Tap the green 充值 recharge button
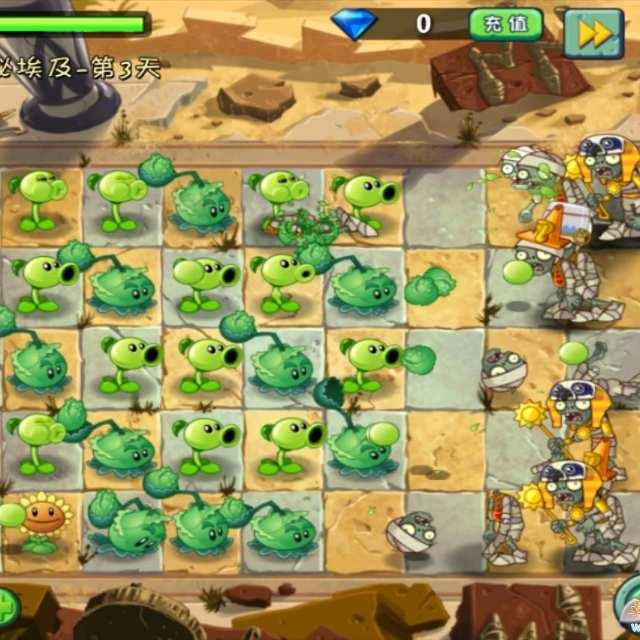 click(506, 25)
